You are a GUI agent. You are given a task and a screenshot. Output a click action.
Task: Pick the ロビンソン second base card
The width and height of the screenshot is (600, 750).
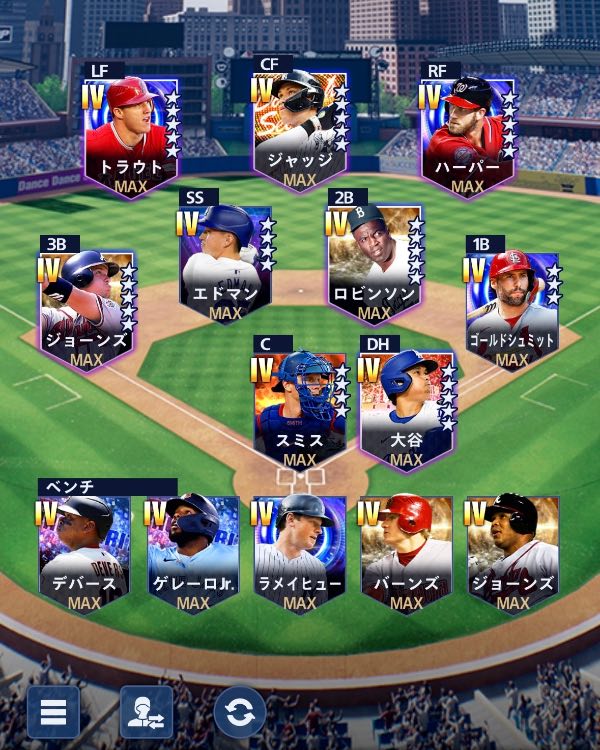pos(374,263)
